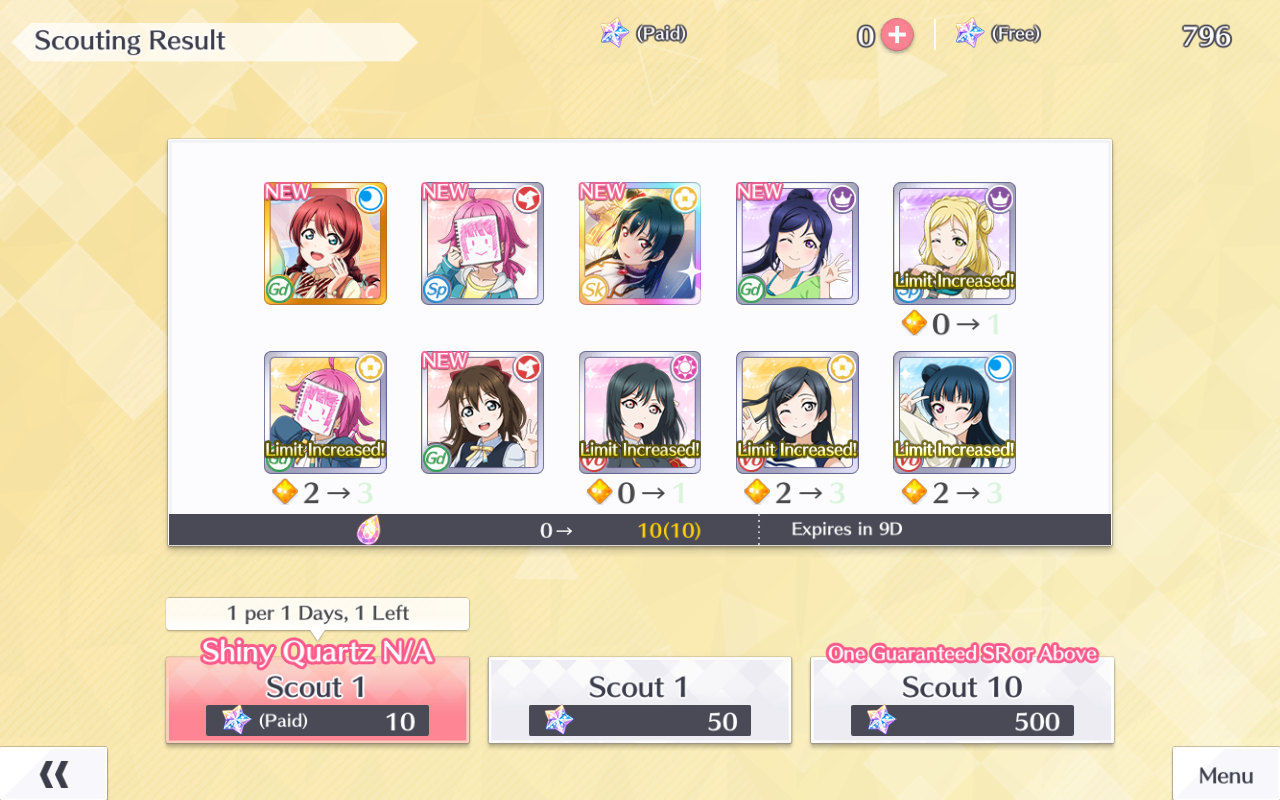Tap the Sp role badge on Rina's notebook card
Image resolution: width=1280 pixels, height=800 pixels.
coord(434,289)
